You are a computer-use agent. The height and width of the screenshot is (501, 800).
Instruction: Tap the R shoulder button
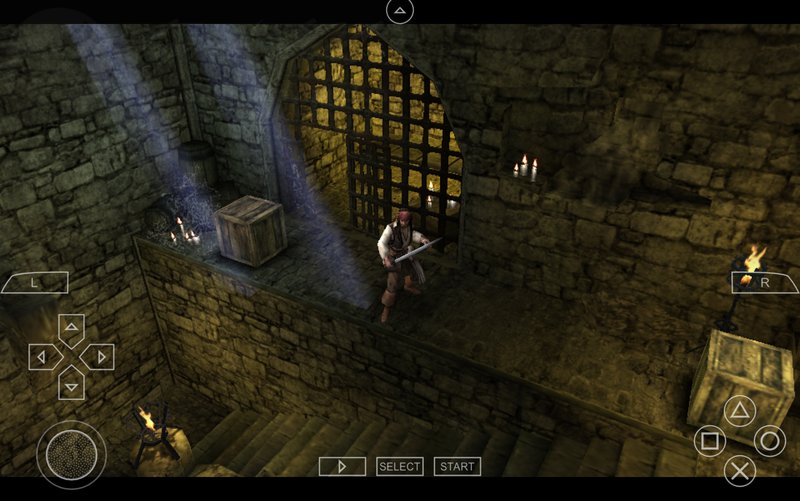(x=765, y=283)
